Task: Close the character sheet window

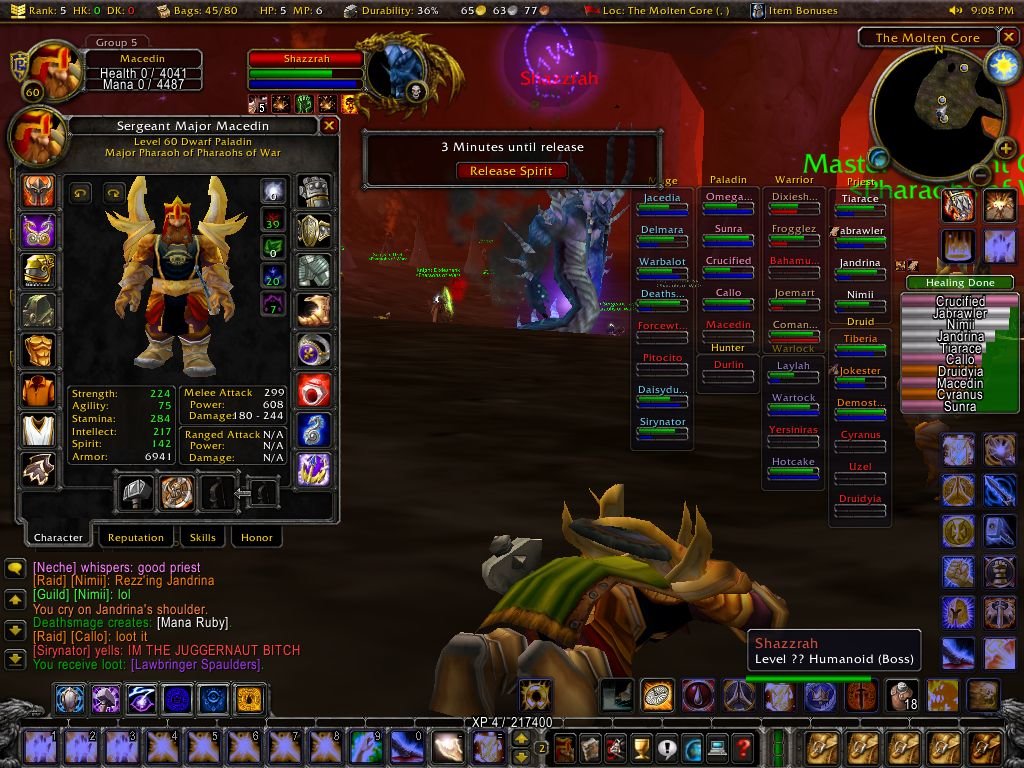Action: pyautogui.click(x=329, y=126)
